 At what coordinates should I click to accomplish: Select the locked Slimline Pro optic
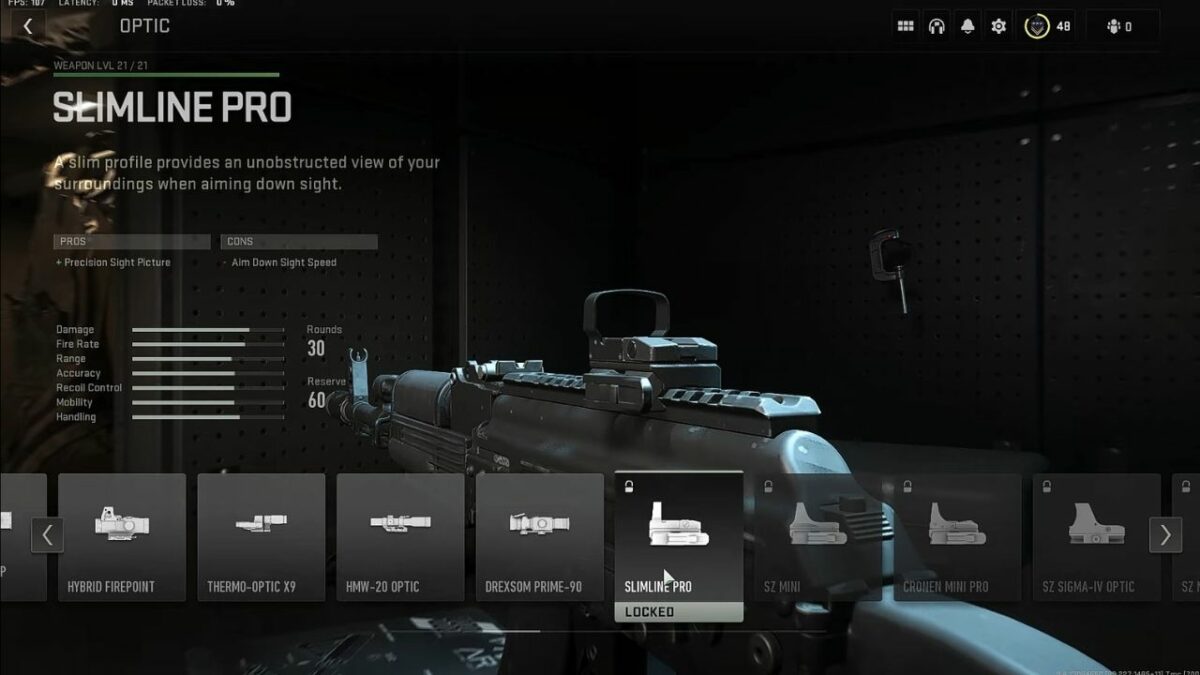click(678, 537)
